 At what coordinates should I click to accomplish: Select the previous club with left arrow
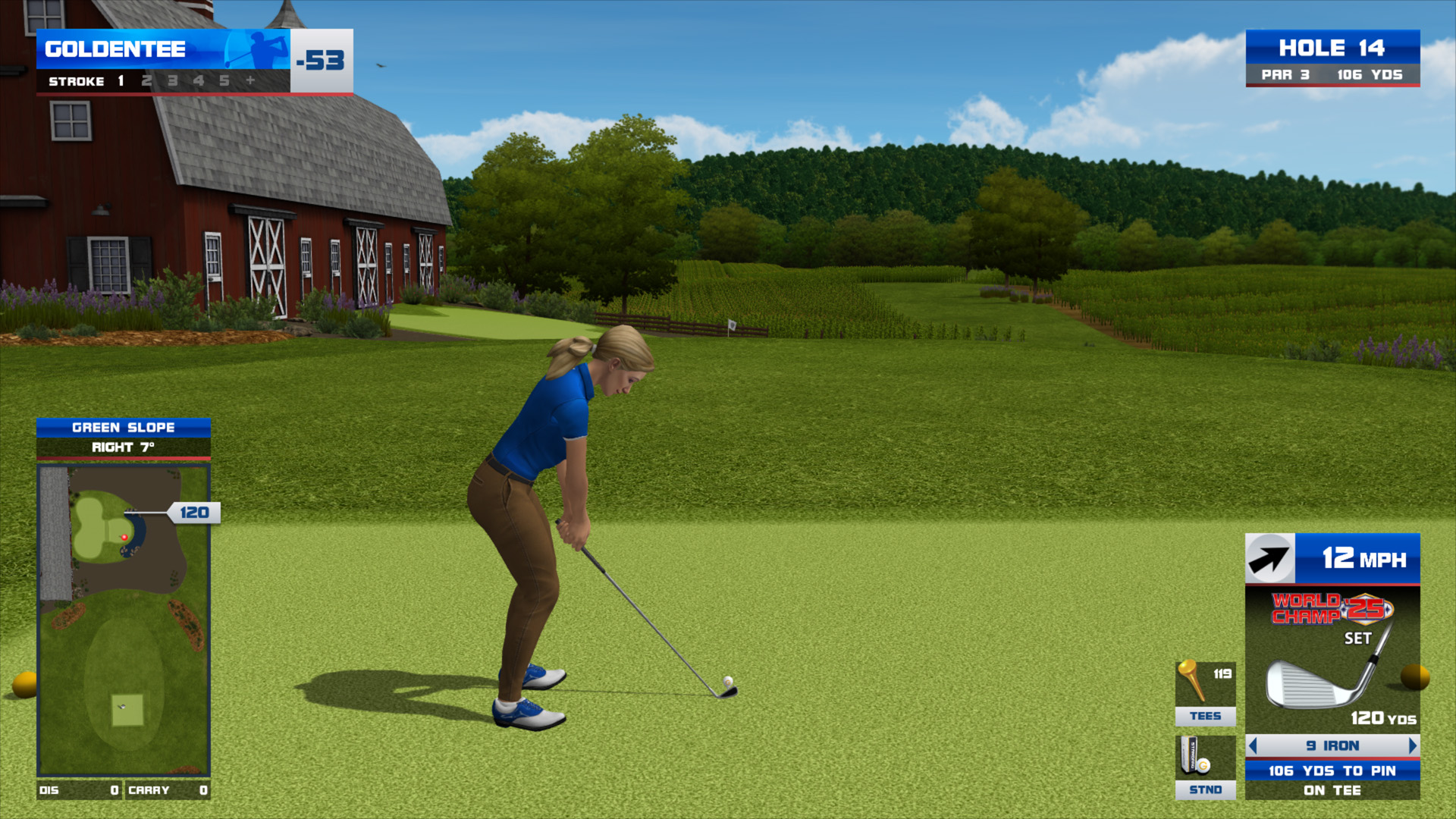click(1253, 746)
